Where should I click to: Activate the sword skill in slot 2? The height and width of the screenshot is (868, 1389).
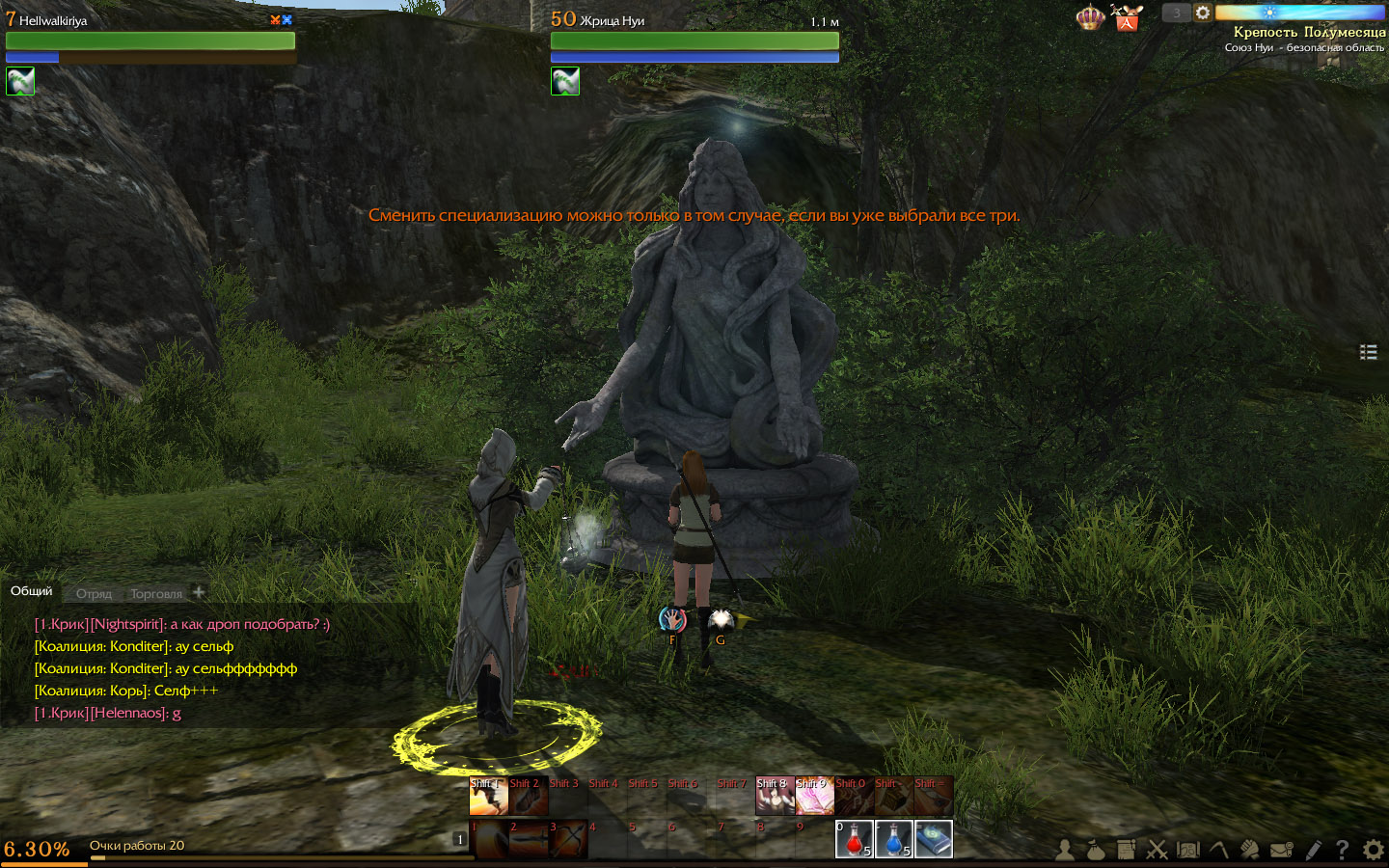point(529,839)
